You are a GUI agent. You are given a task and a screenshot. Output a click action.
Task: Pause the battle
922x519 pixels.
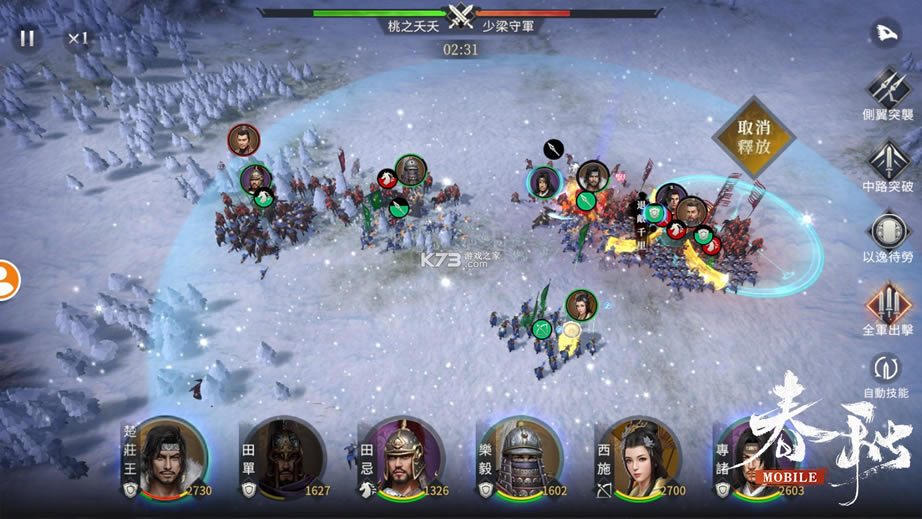[x=27, y=39]
